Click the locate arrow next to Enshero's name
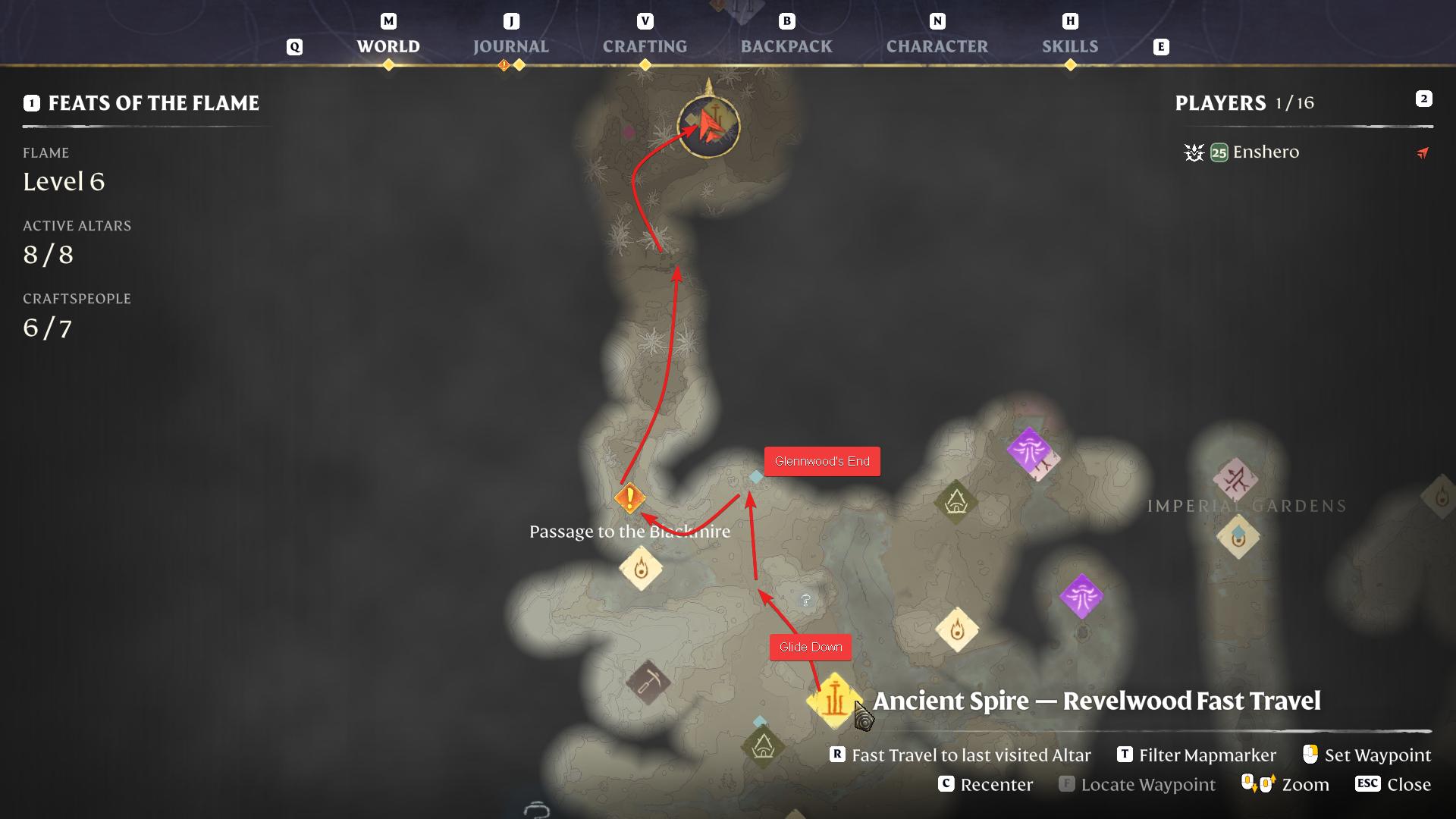The image size is (1456, 819). 1422,153
